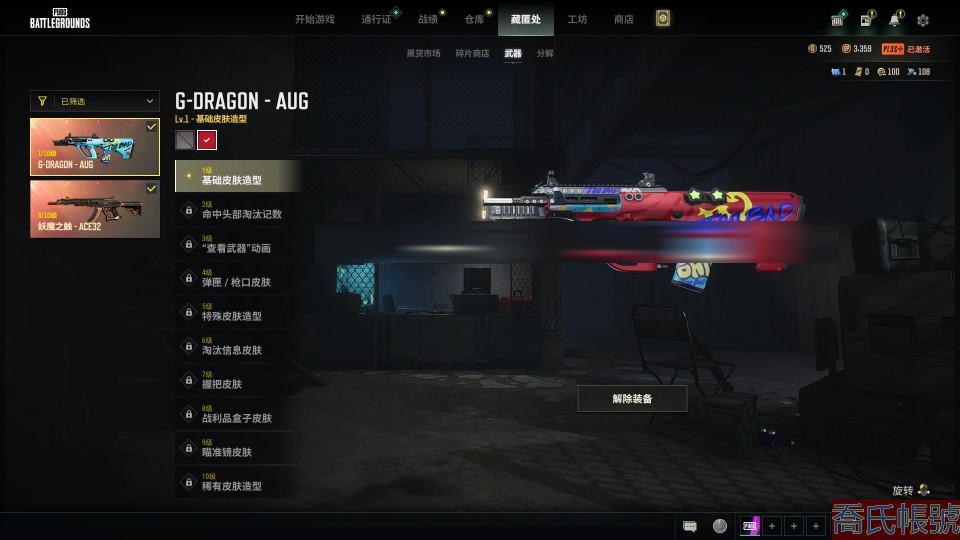Open the 碎片商店 sub-tab
Image resolution: width=960 pixels, height=540 pixels.
click(472, 53)
